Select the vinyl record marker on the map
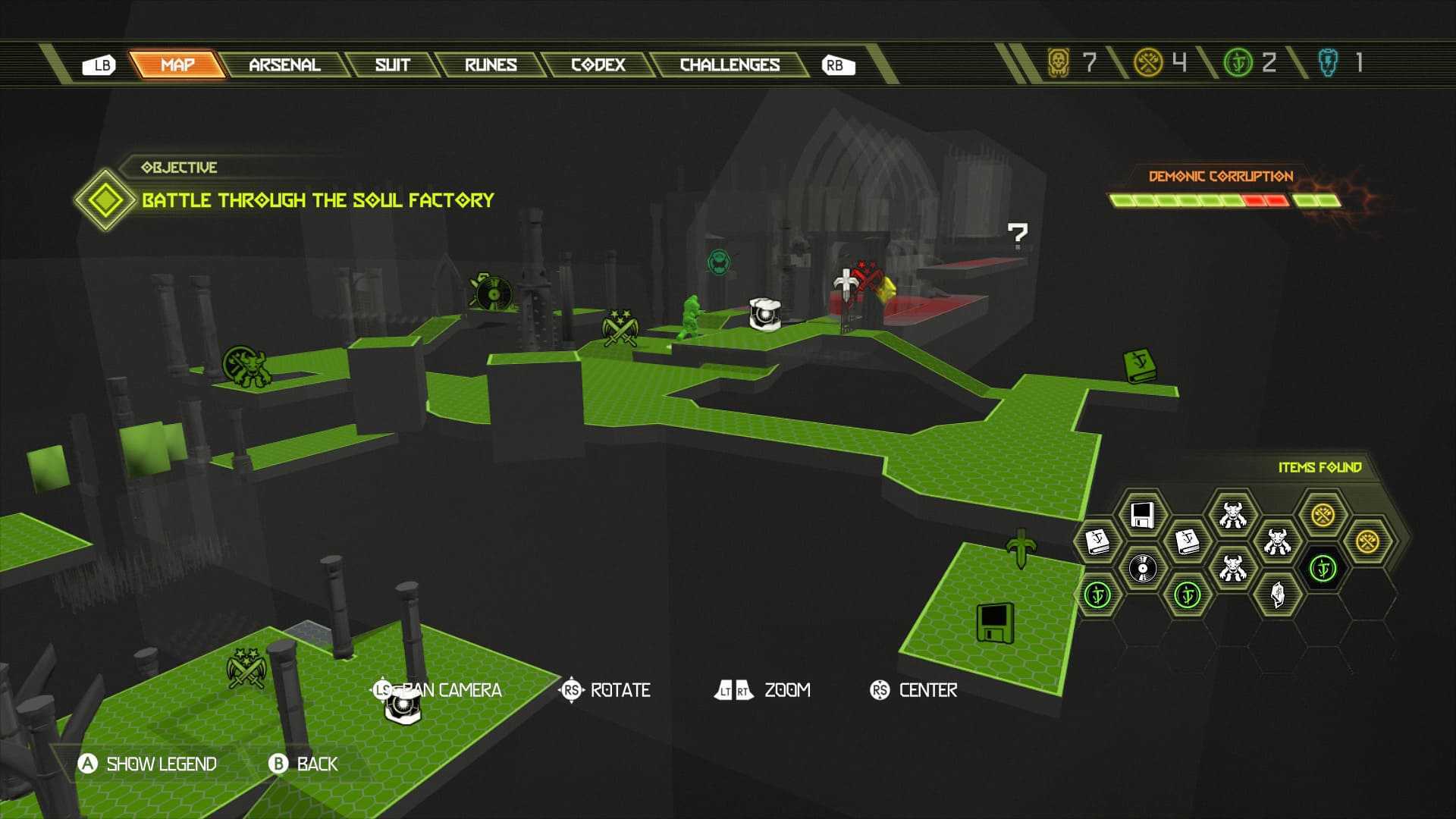 click(493, 293)
